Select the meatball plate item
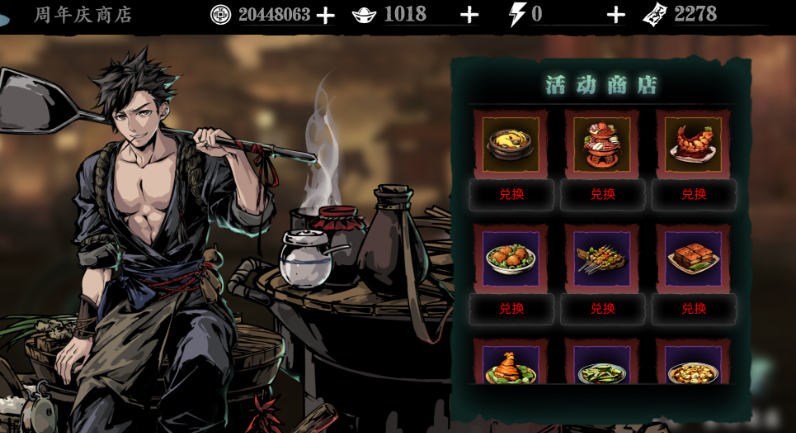 click(x=511, y=257)
